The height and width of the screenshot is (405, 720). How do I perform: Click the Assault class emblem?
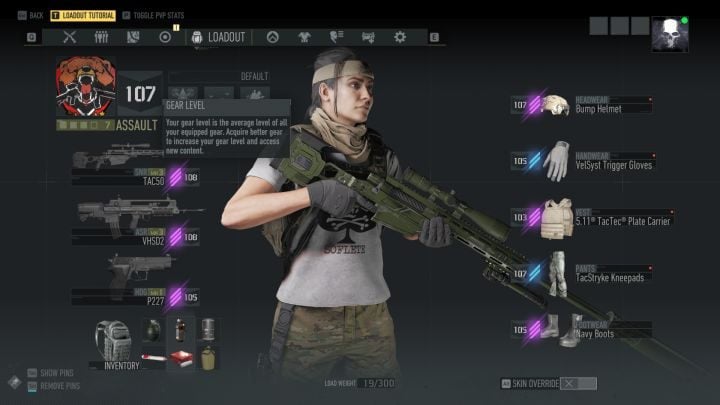tap(84, 90)
